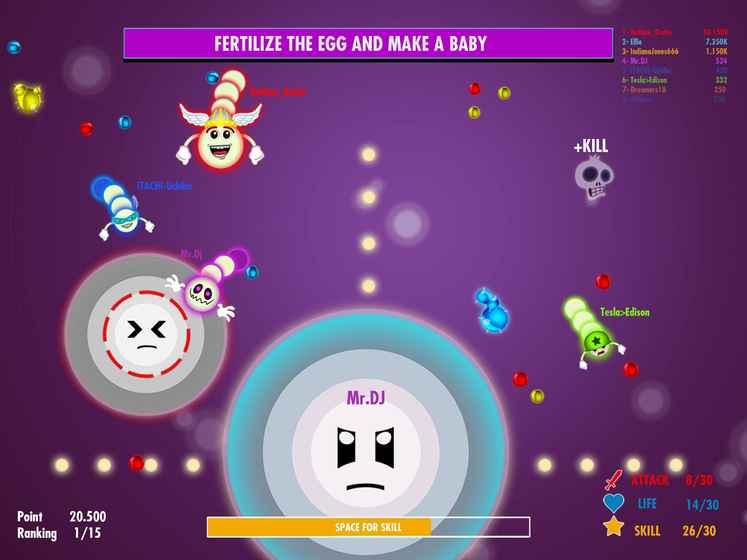Viewport: 747px width, 560px height.
Task: Click the red sword Attack icon
Action: click(613, 479)
